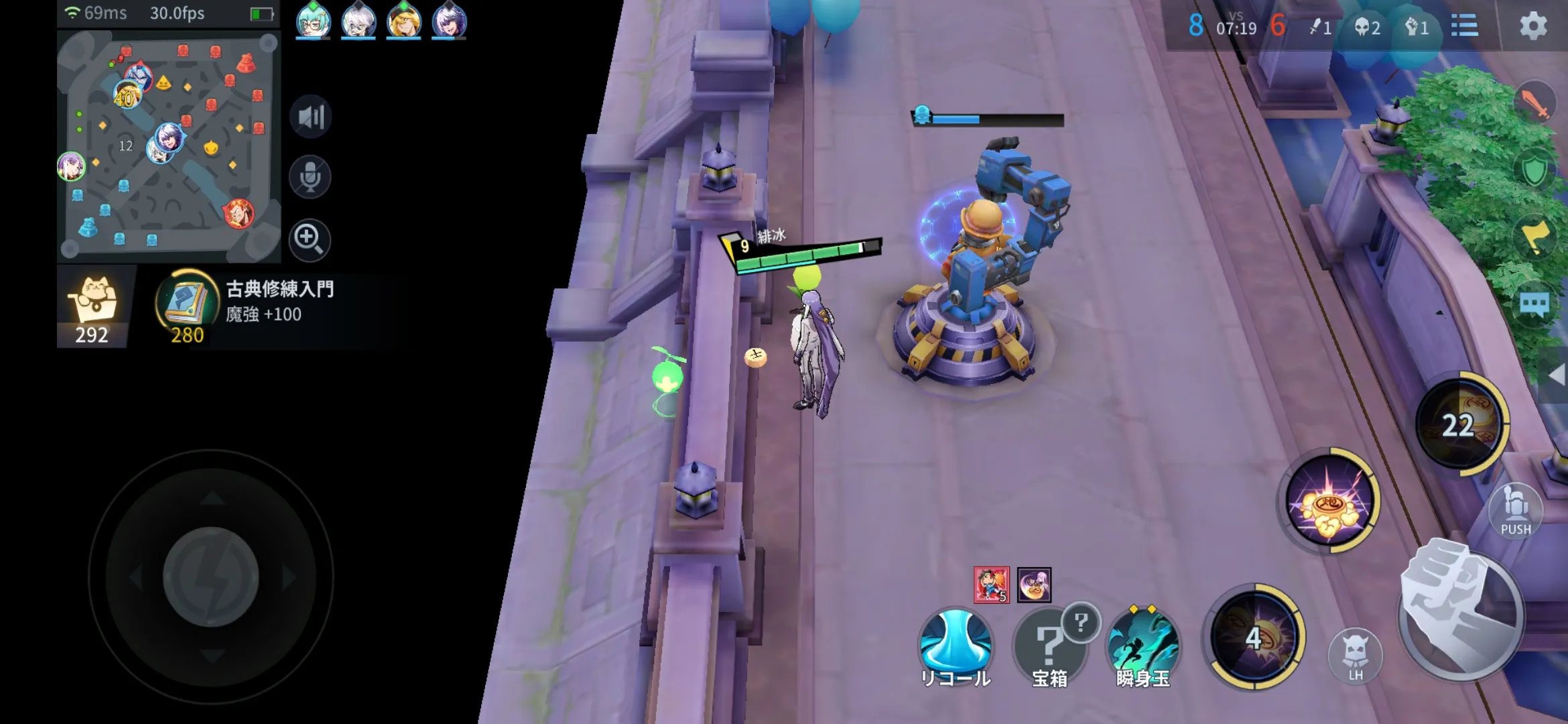Viewport: 1568px width, 724px height.
Task: Open the quick chat bubble
Action: click(1535, 305)
